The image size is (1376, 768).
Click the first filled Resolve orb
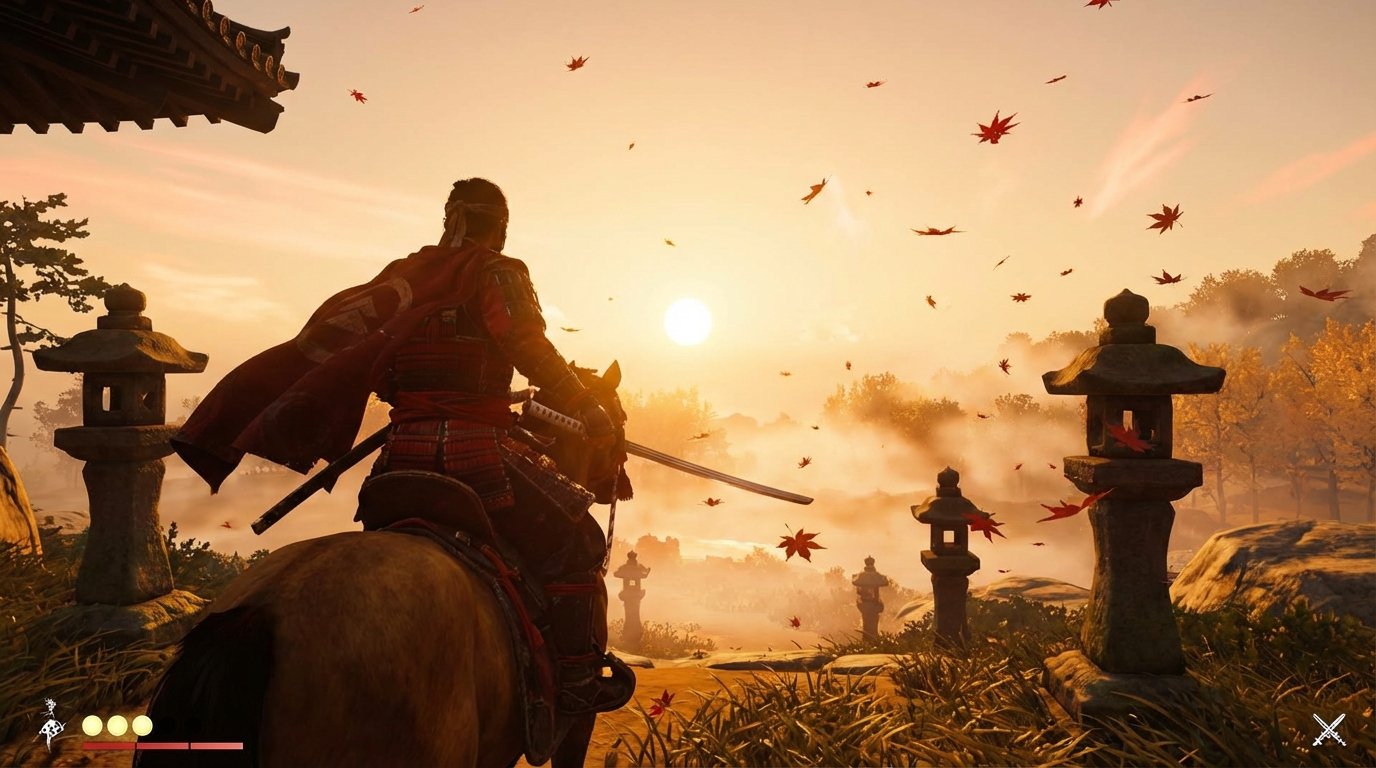point(91,725)
